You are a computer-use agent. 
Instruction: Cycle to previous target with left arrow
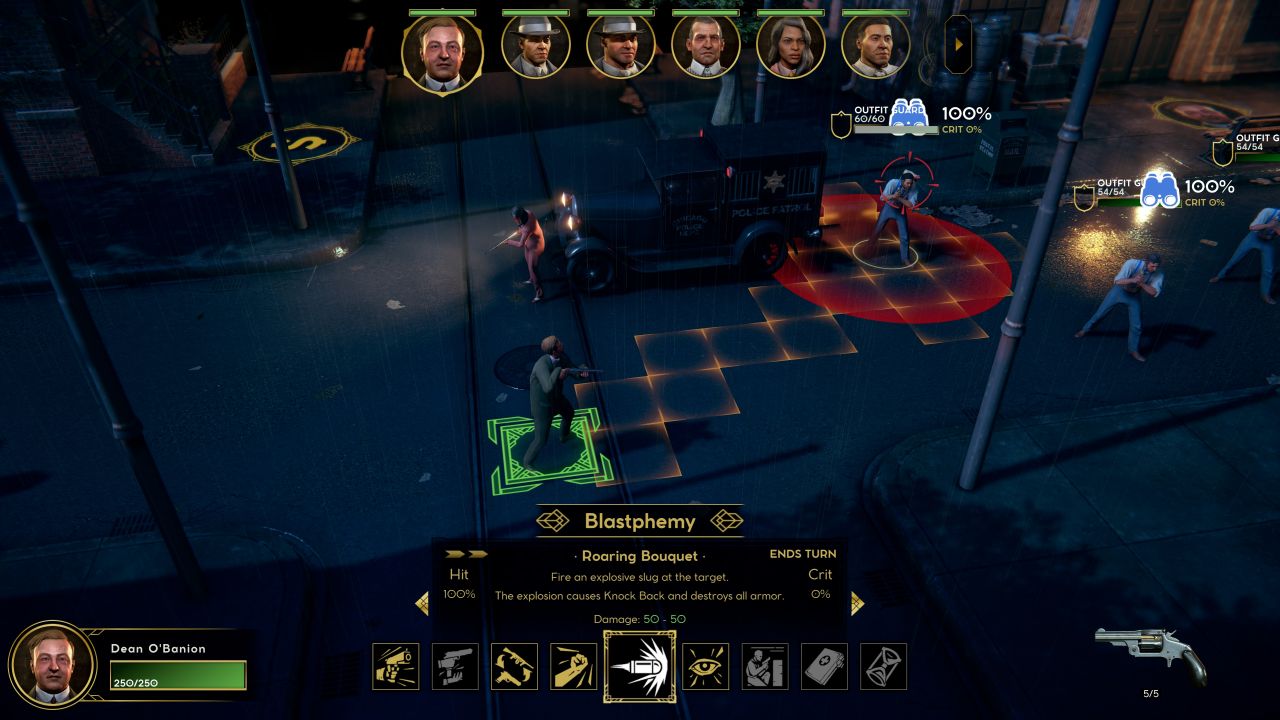(422, 603)
